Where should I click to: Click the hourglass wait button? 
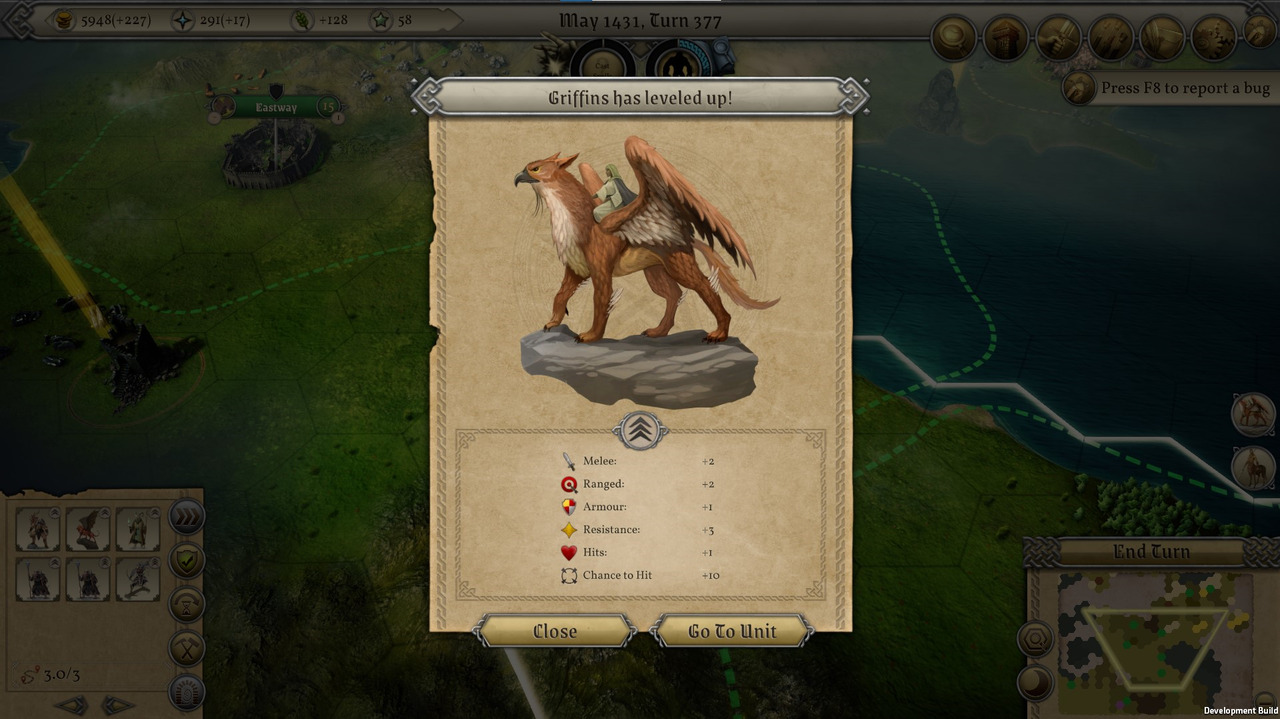click(187, 605)
